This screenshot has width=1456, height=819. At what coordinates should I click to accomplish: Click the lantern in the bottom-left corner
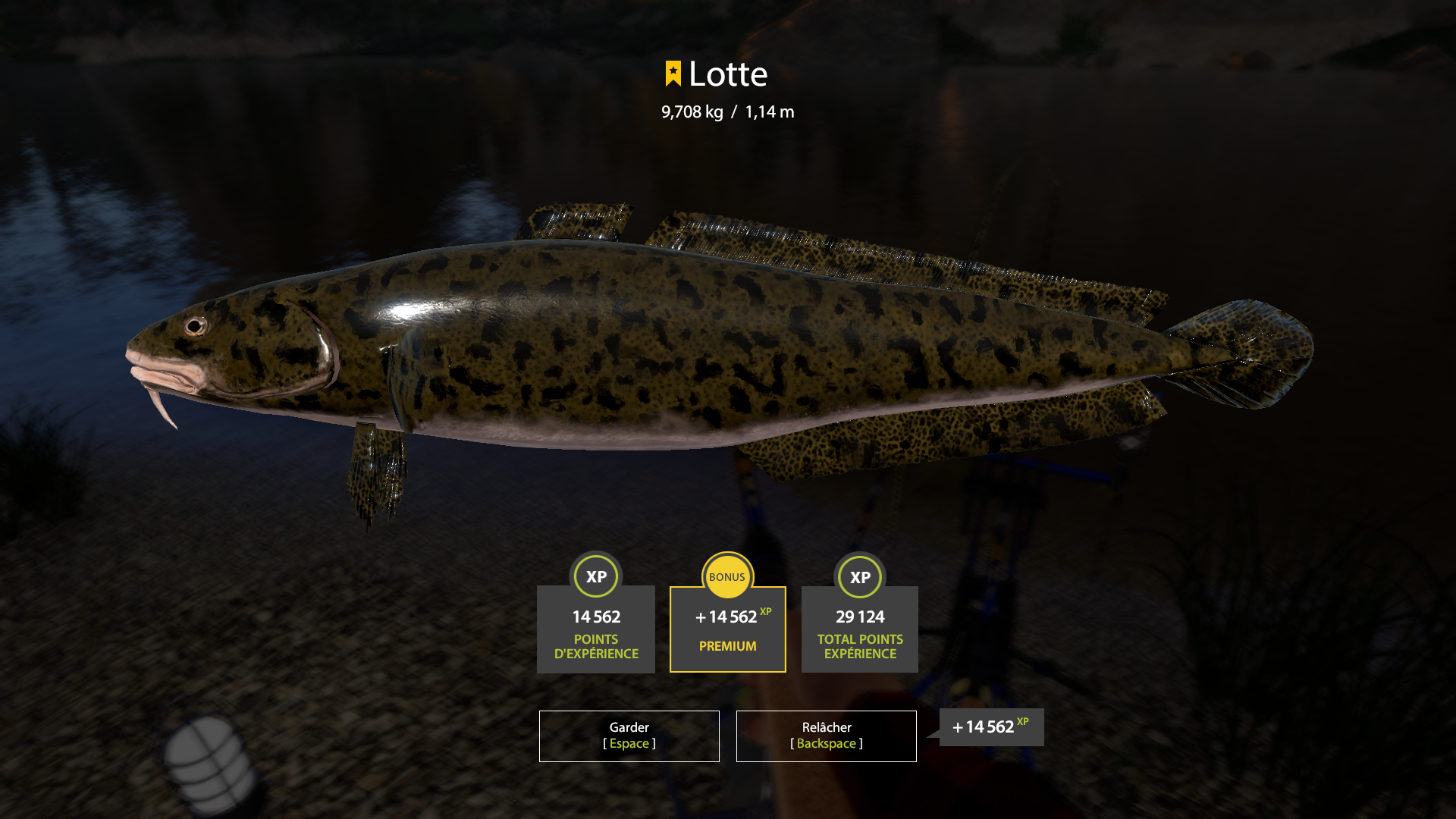tap(205, 770)
